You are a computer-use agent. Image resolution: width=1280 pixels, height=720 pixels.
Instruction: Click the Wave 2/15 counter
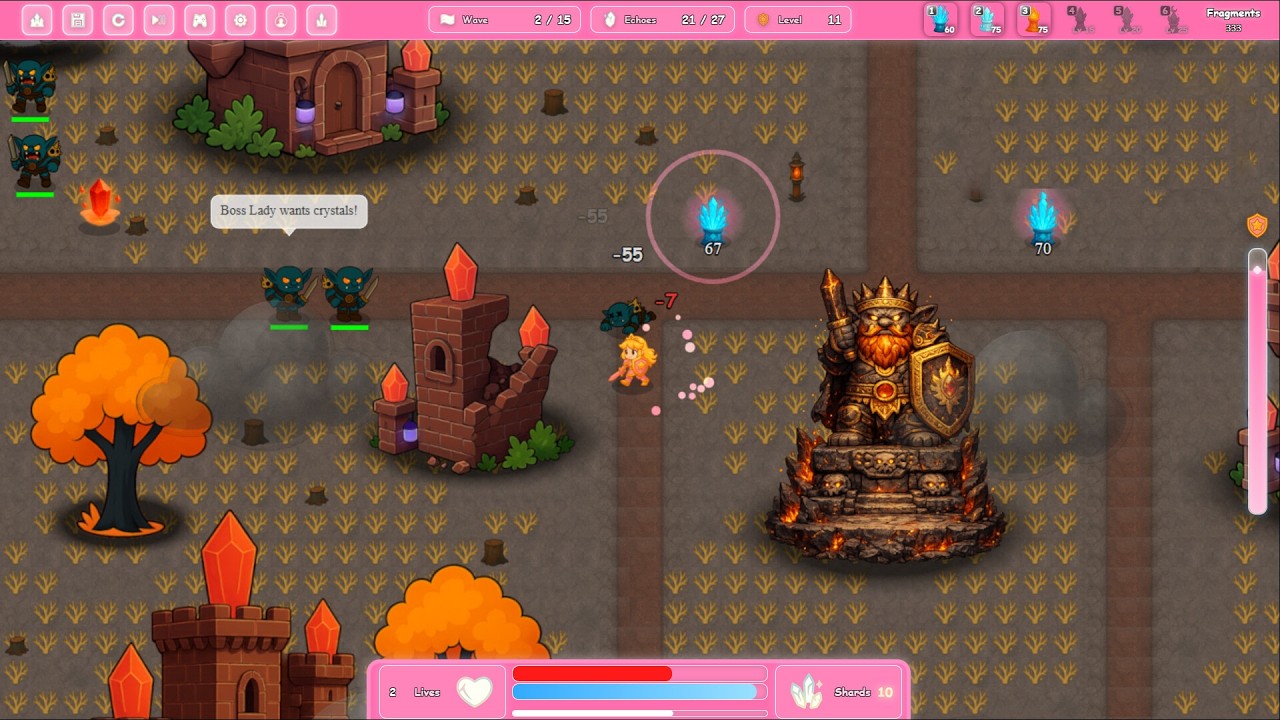[504, 18]
